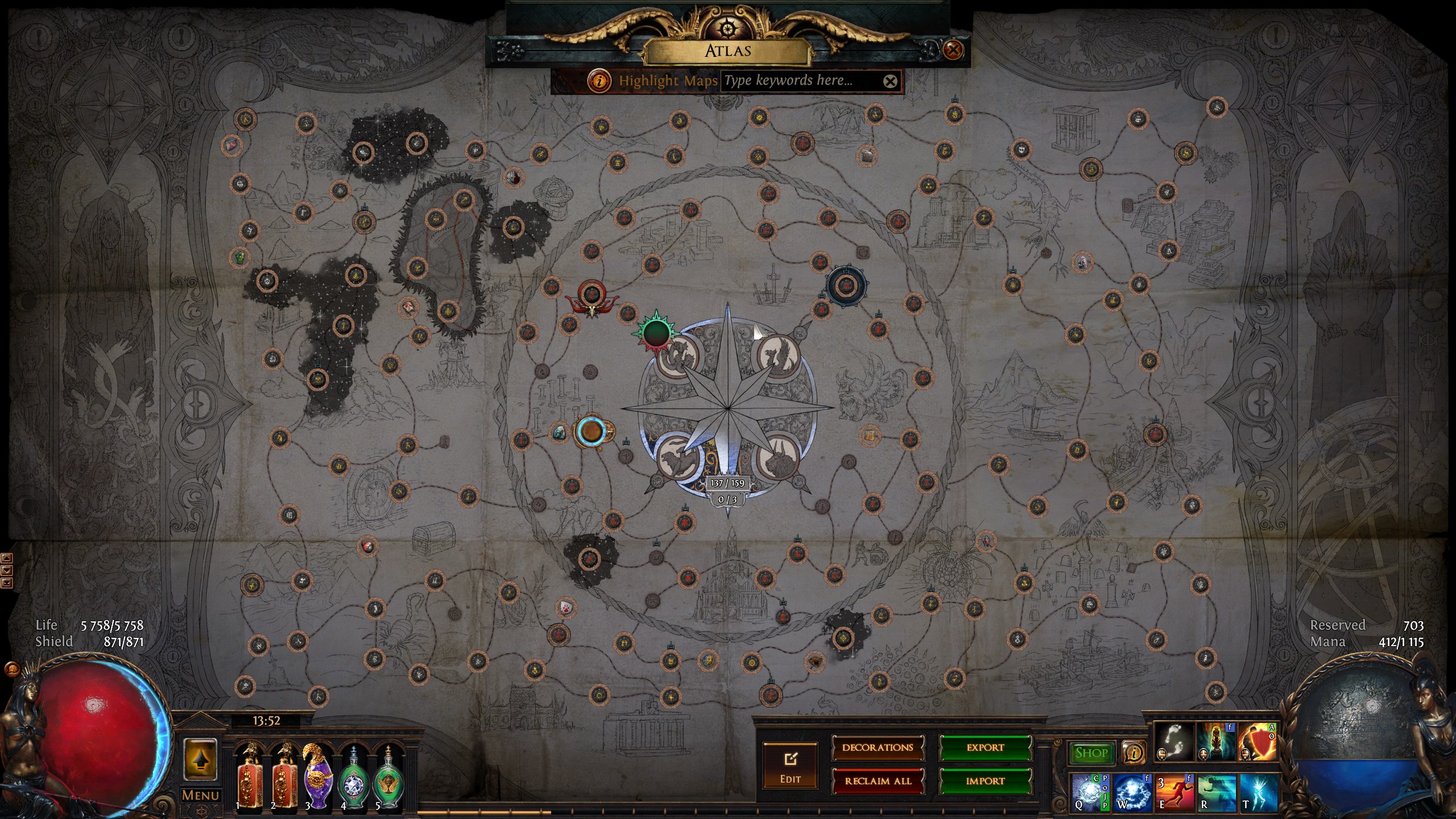Activate the running figure skill on E
Viewport: 1456px width, 819px height.
(1174, 792)
